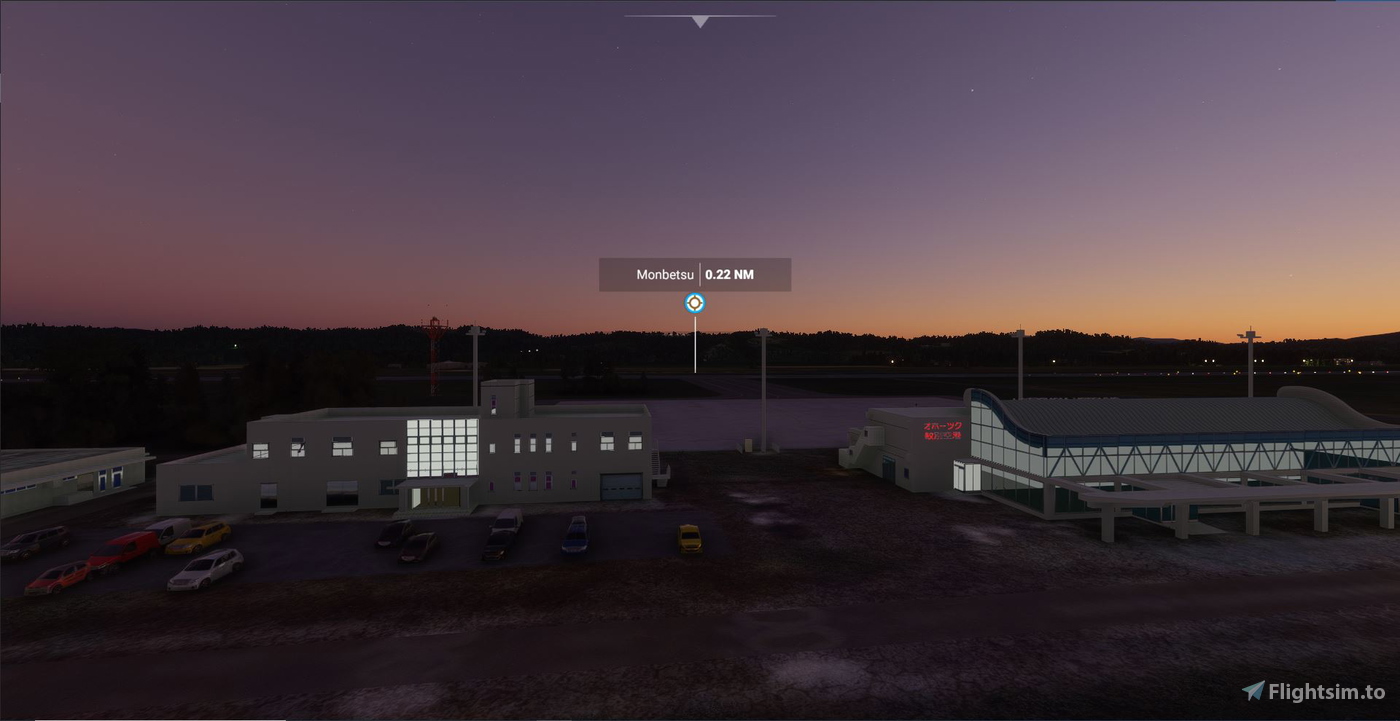Click the Monbetsu destination name button
This screenshot has height=721, width=1400.
[665, 273]
